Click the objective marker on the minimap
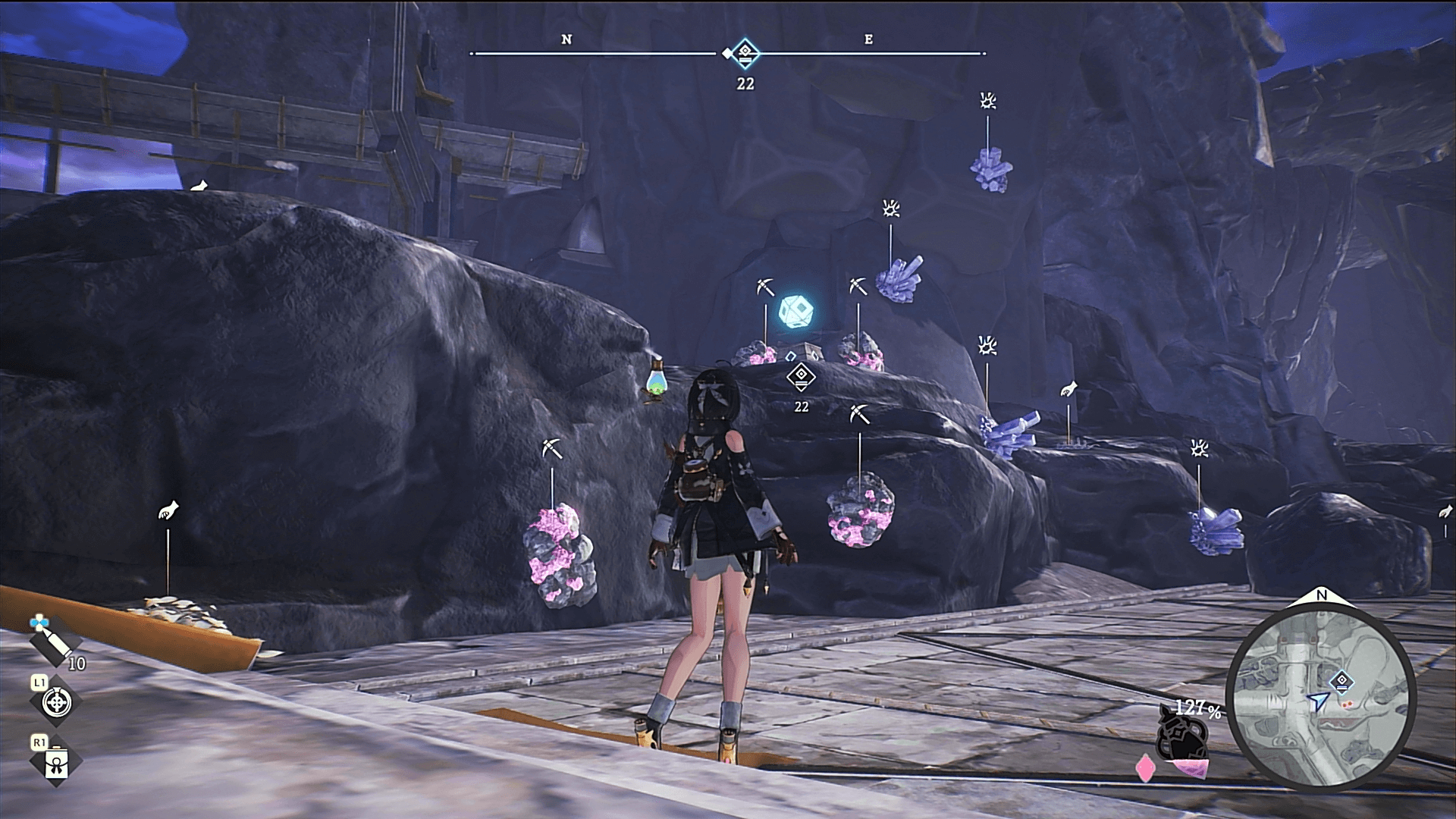The height and width of the screenshot is (819, 1456). [x=1341, y=680]
